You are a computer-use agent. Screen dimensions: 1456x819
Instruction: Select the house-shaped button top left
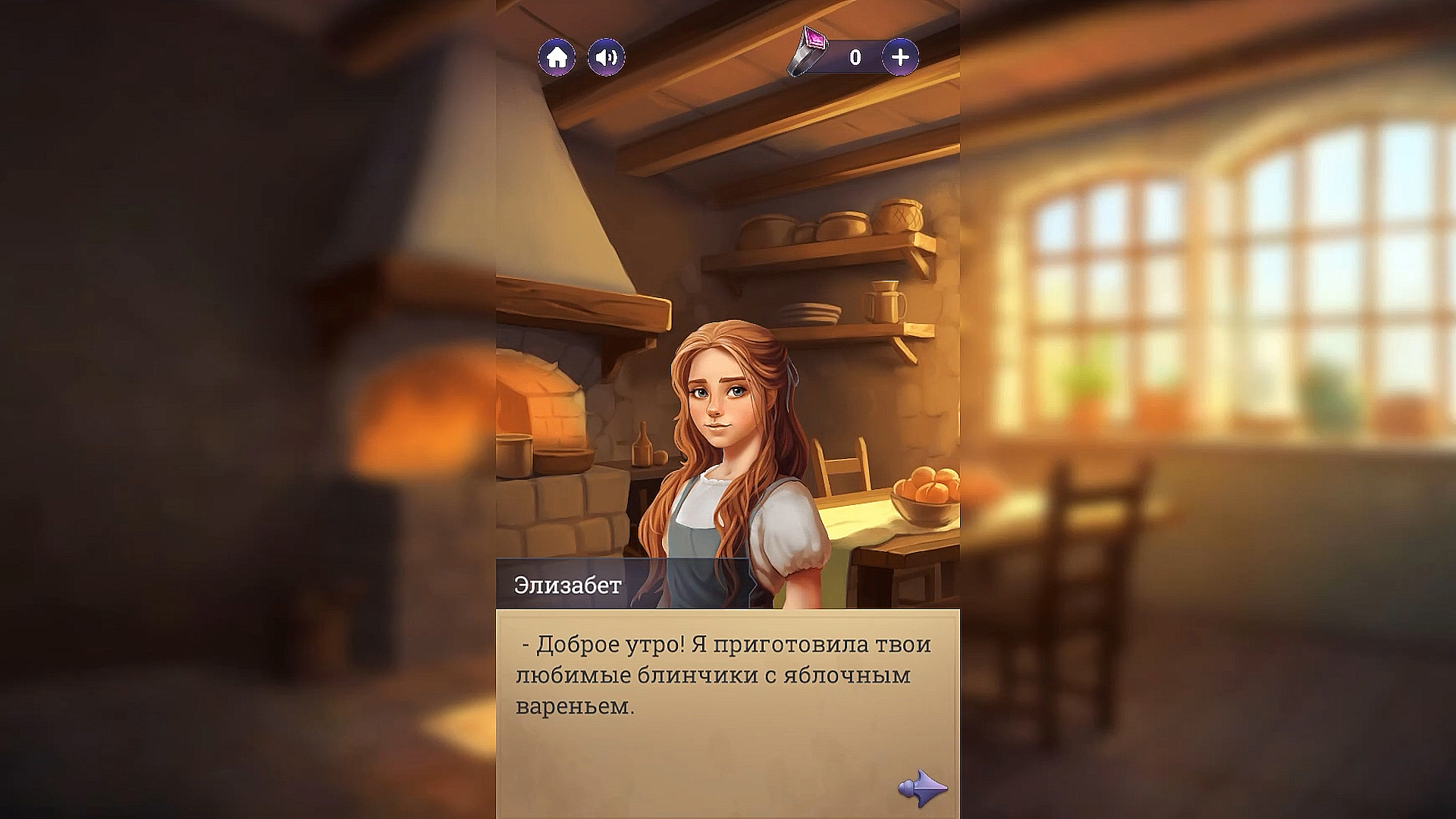[x=556, y=56]
